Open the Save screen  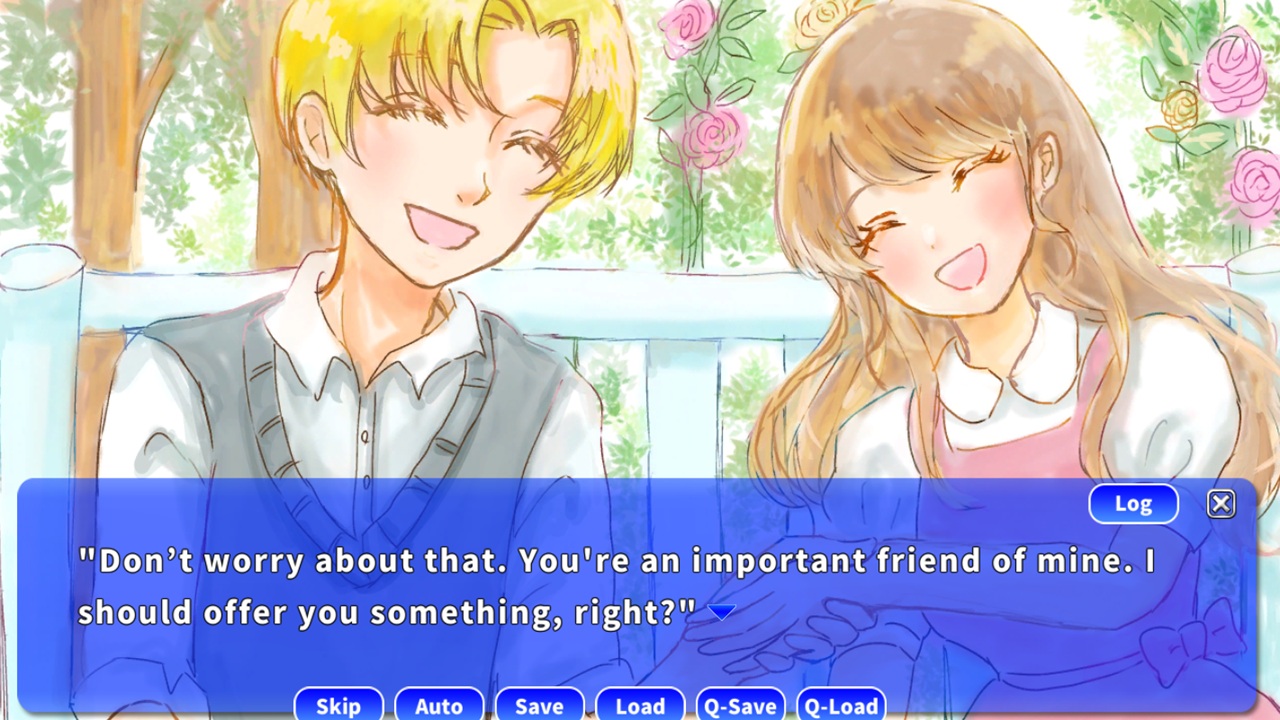coord(539,705)
